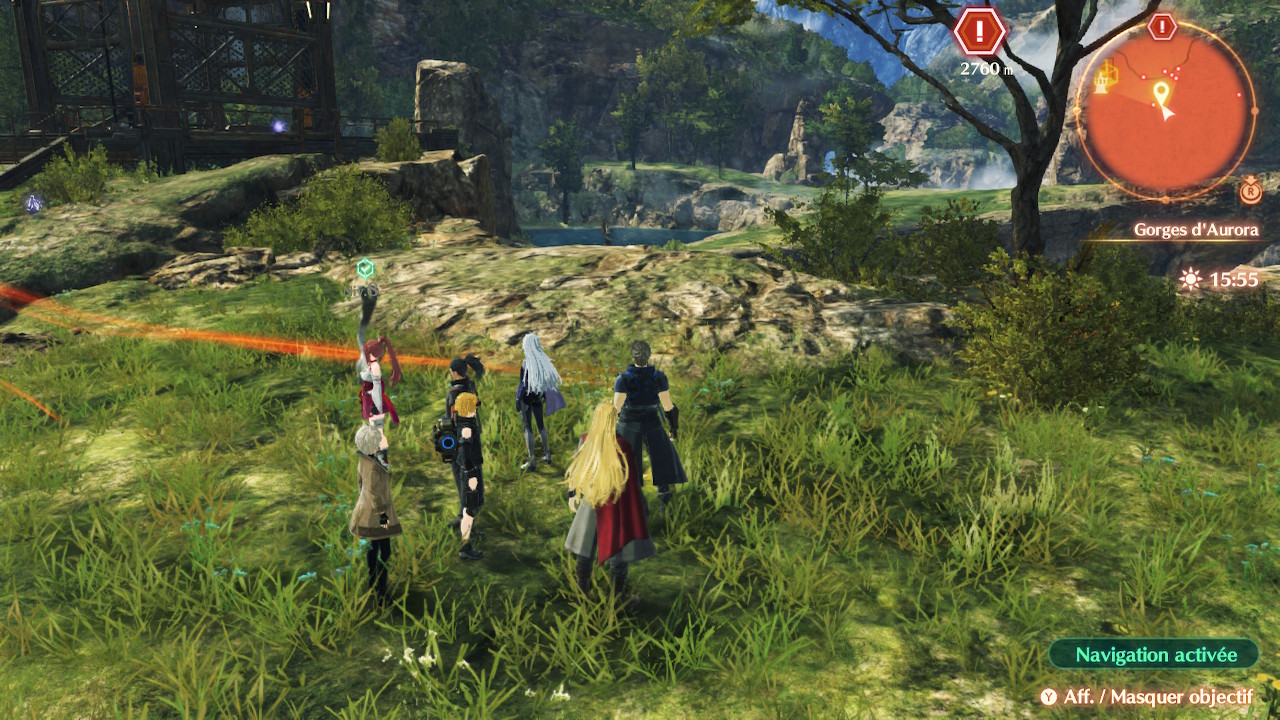The width and height of the screenshot is (1280, 720).
Task: Select the green collectible item marker
Action: [x=366, y=268]
